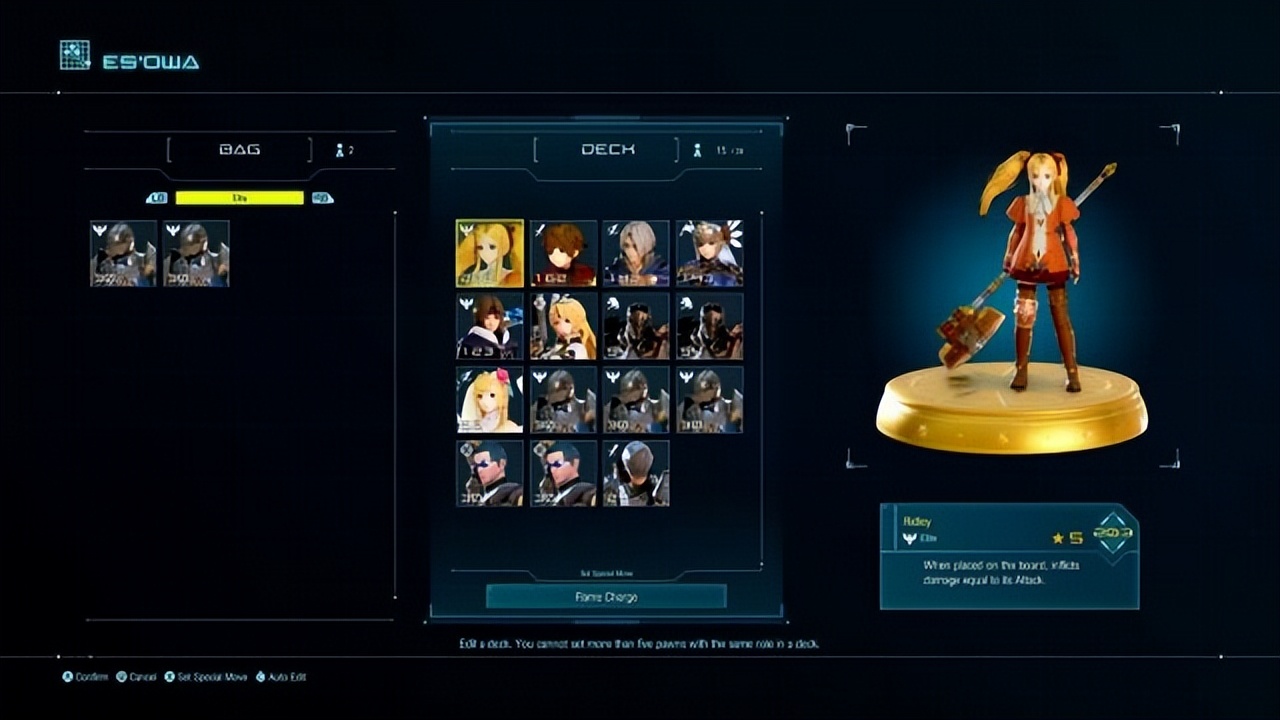Screen dimensions: 1280x720
Task: Click the yellow Elite role filter bar
Action: coord(239,198)
